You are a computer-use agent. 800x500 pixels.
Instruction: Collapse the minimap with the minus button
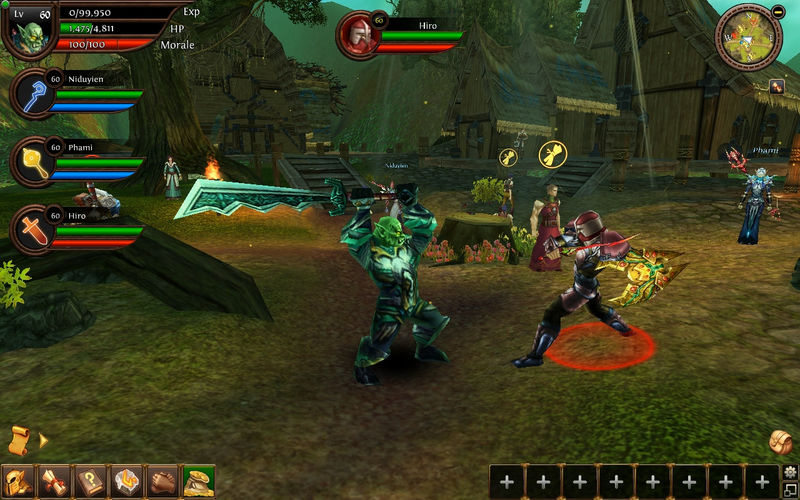click(779, 10)
